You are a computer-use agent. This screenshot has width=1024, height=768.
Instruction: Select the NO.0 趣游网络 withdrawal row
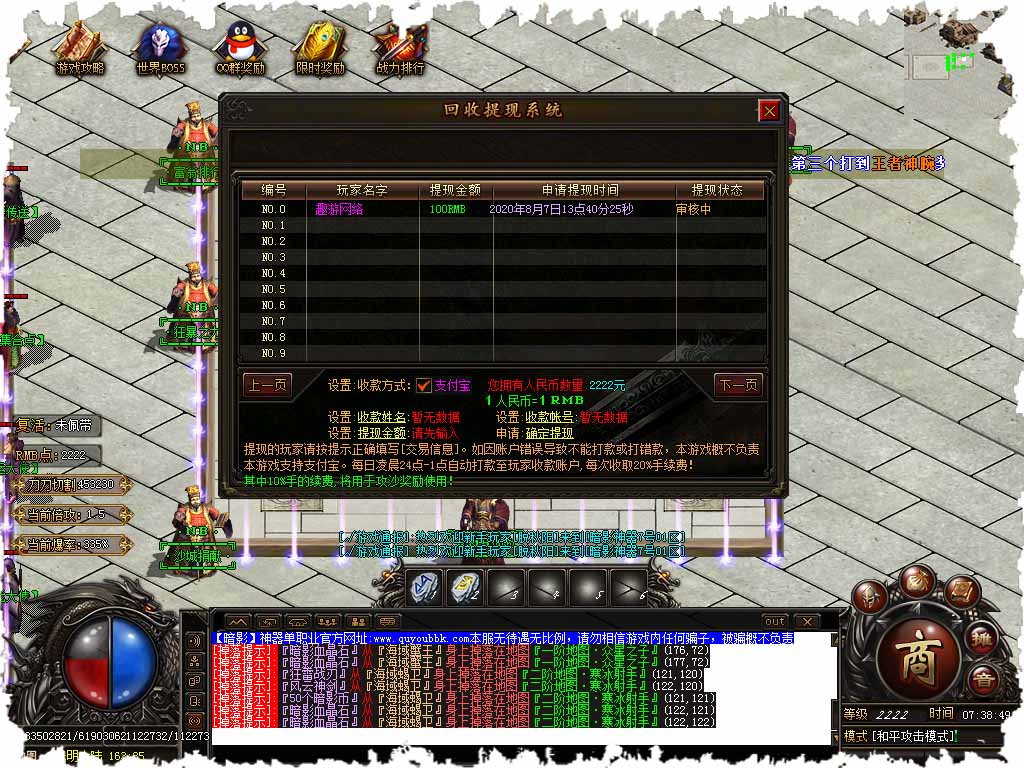tap(500, 209)
